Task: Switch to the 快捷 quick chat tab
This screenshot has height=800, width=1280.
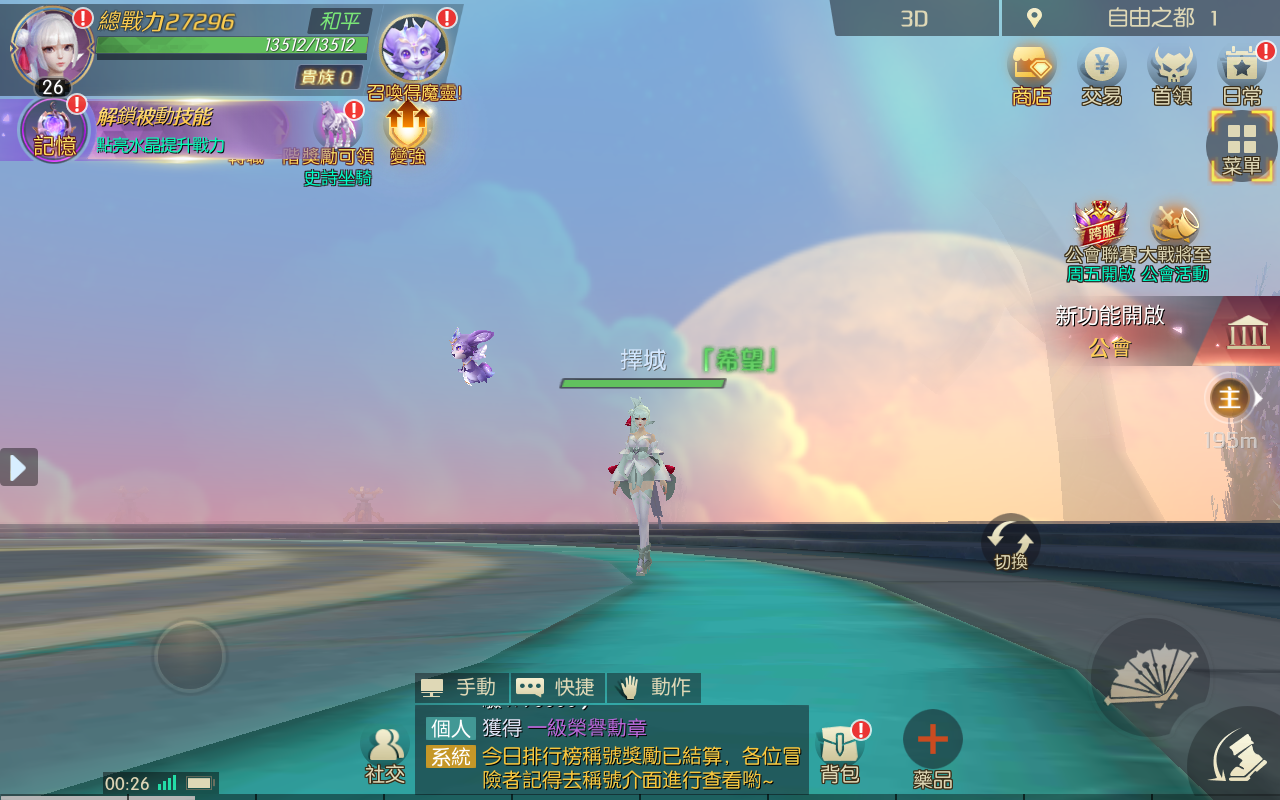Action: click(x=556, y=687)
